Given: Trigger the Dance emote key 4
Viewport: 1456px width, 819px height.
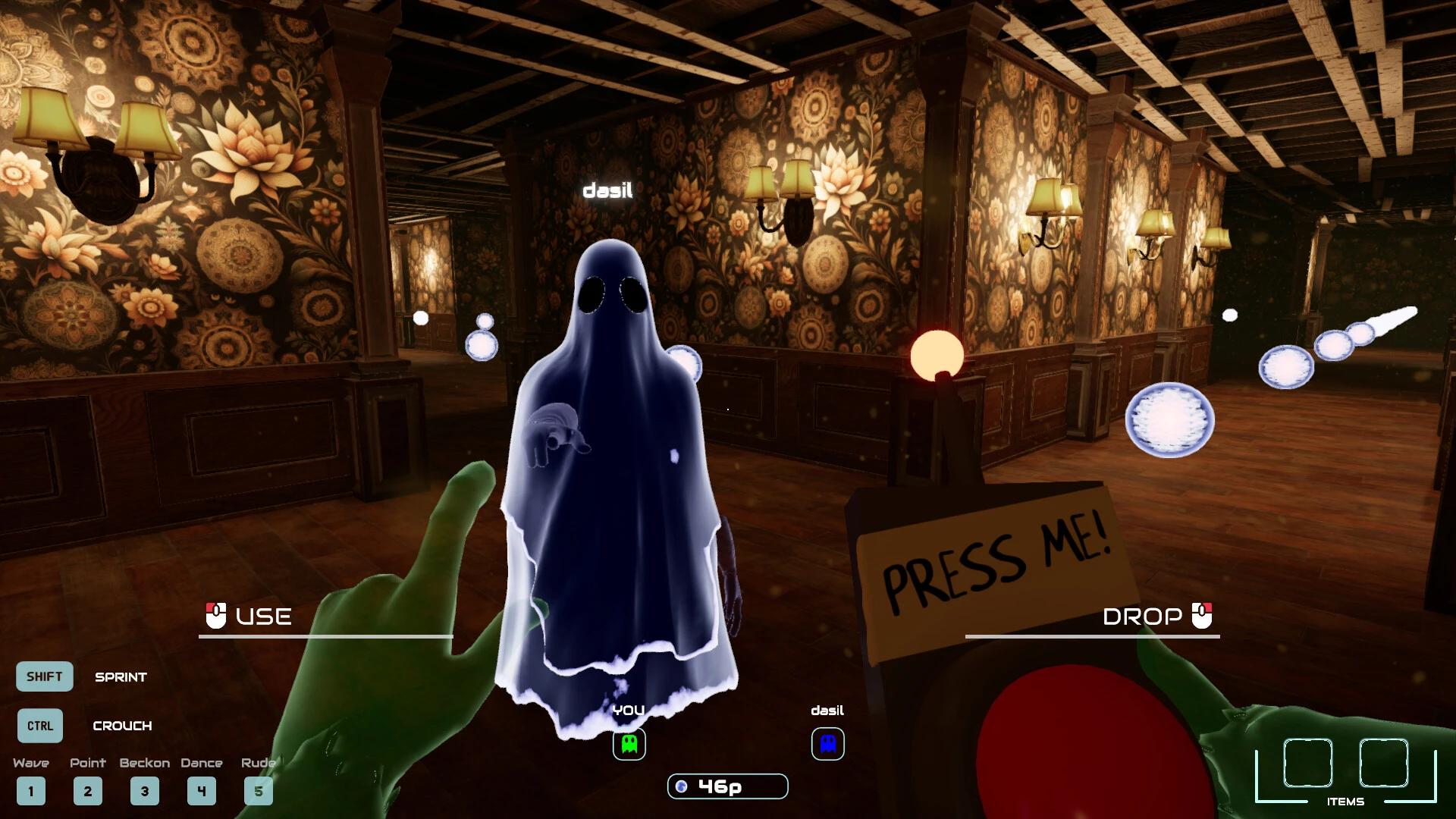Looking at the screenshot, I should click(x=201, y=791).
